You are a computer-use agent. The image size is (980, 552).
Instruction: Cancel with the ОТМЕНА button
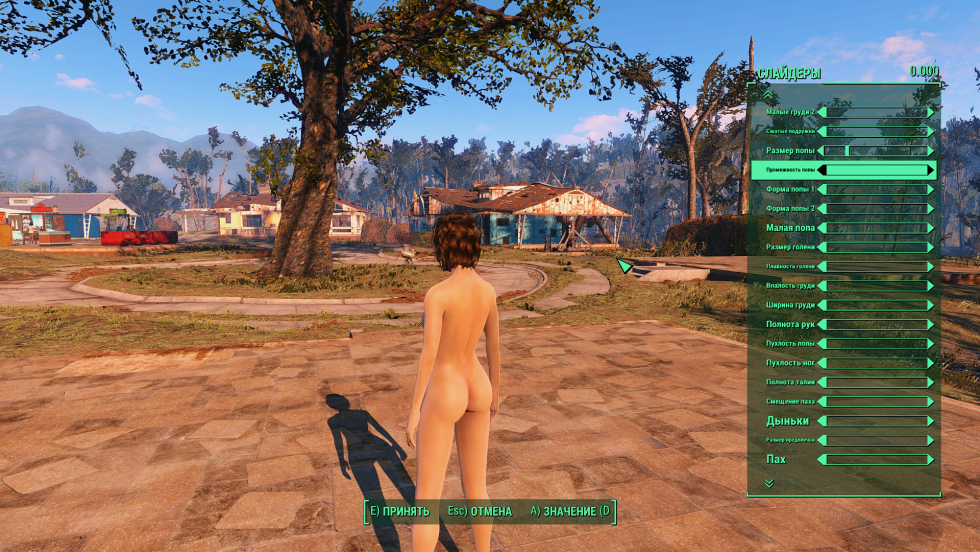pyautogui.click(x=479, y=512)
